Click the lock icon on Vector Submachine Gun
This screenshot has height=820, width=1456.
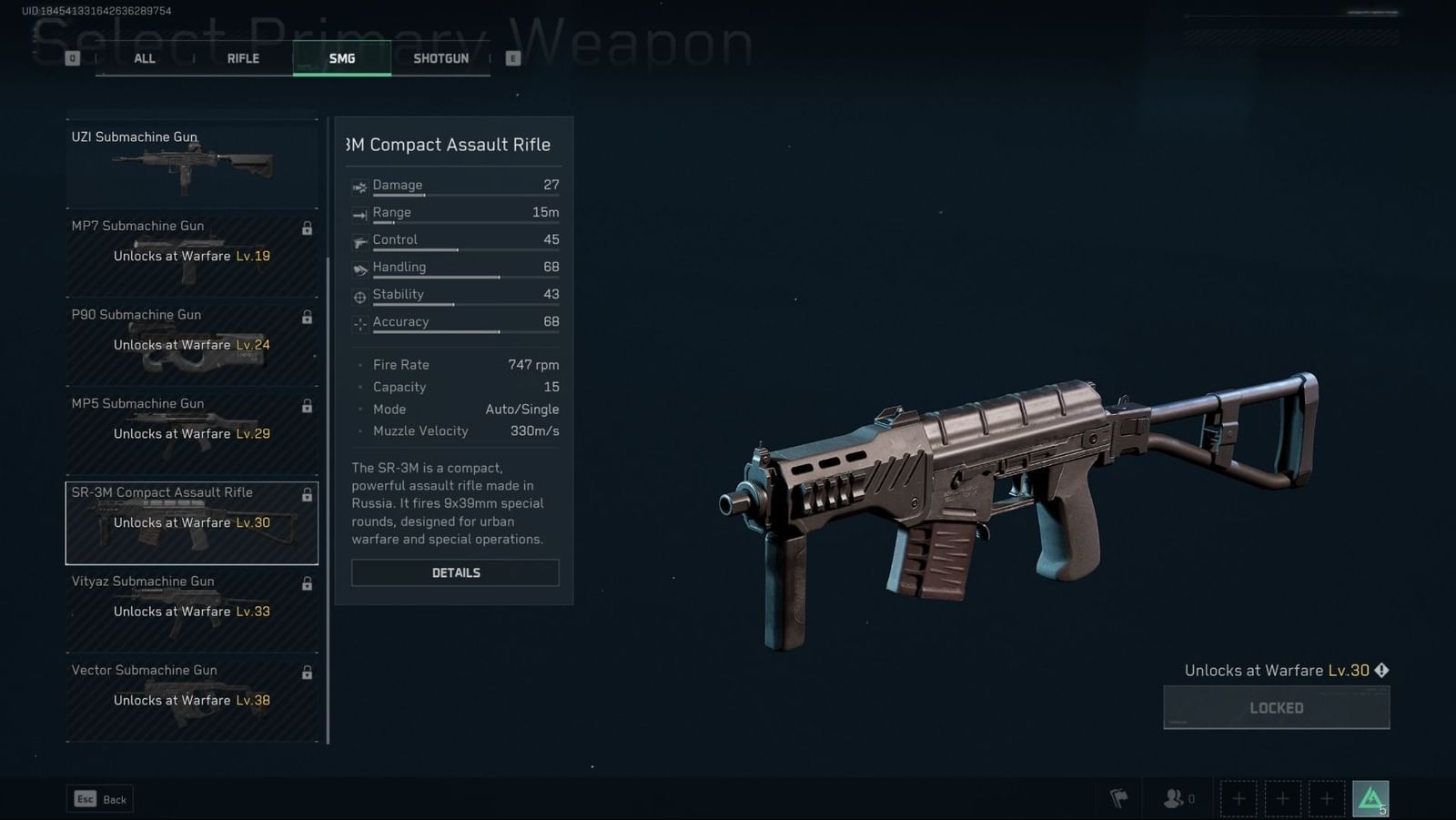(308, 673)
